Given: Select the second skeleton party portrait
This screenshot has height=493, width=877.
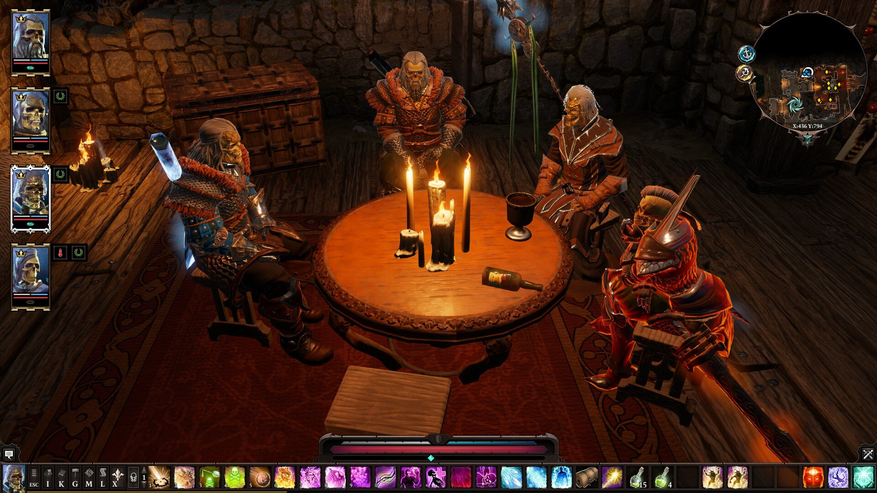Looking at the screenshot, I should click(x=30, y=115).
